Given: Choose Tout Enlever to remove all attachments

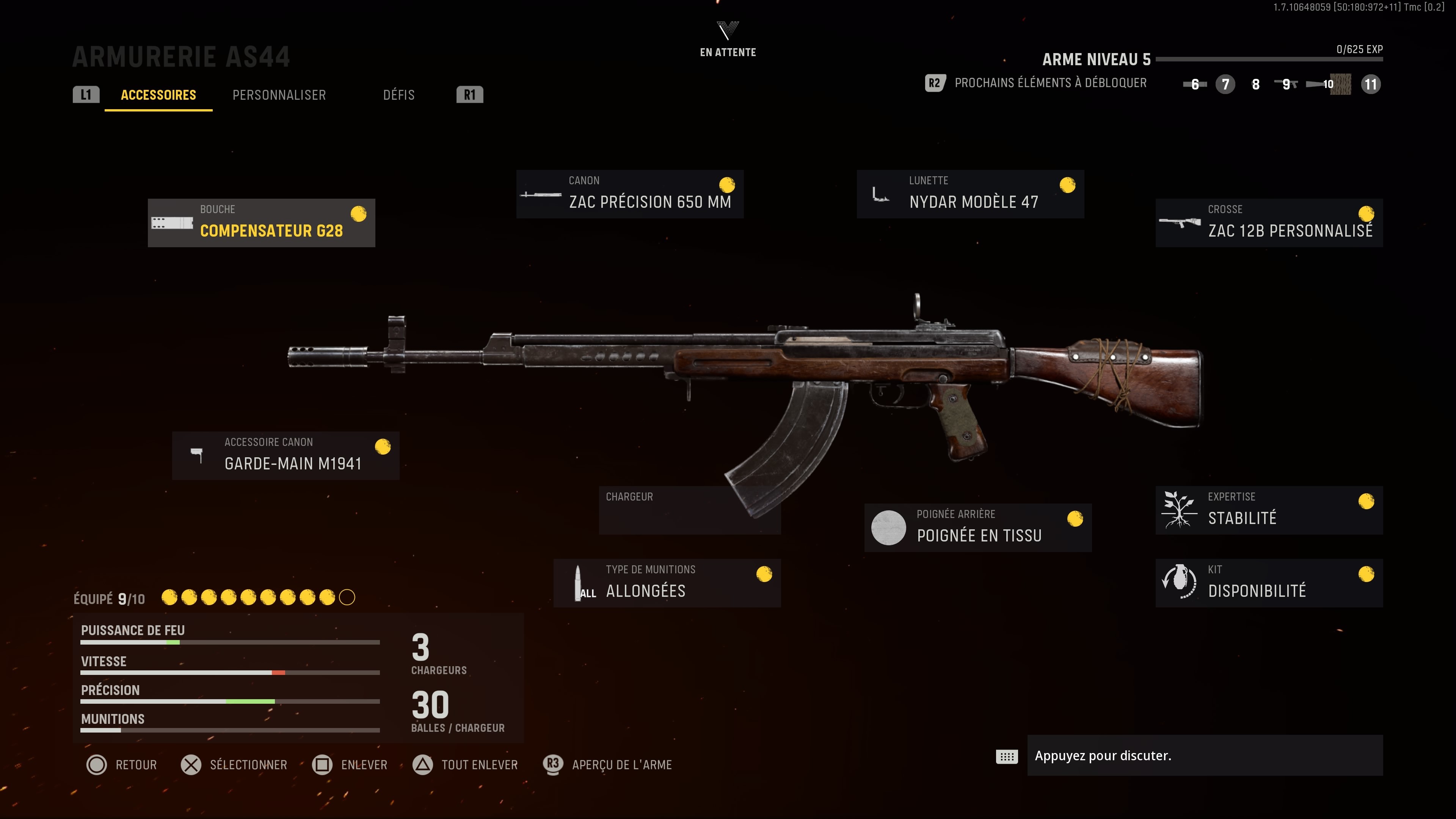Looking at the screenshot, I should pyautogui.click(x=465, y=765).
